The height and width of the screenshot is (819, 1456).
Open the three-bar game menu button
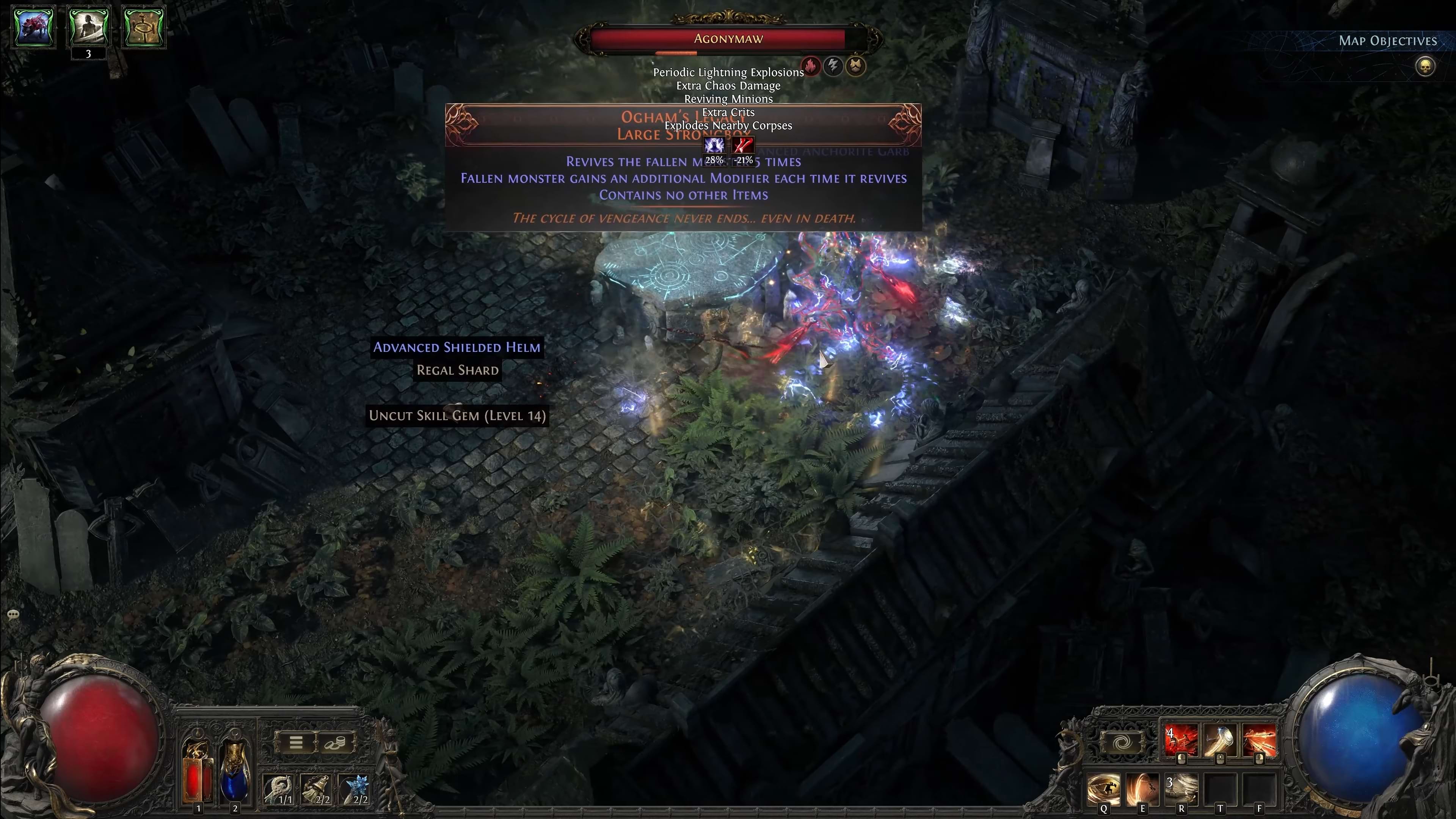pyautogui.click(x=296, y=742)
